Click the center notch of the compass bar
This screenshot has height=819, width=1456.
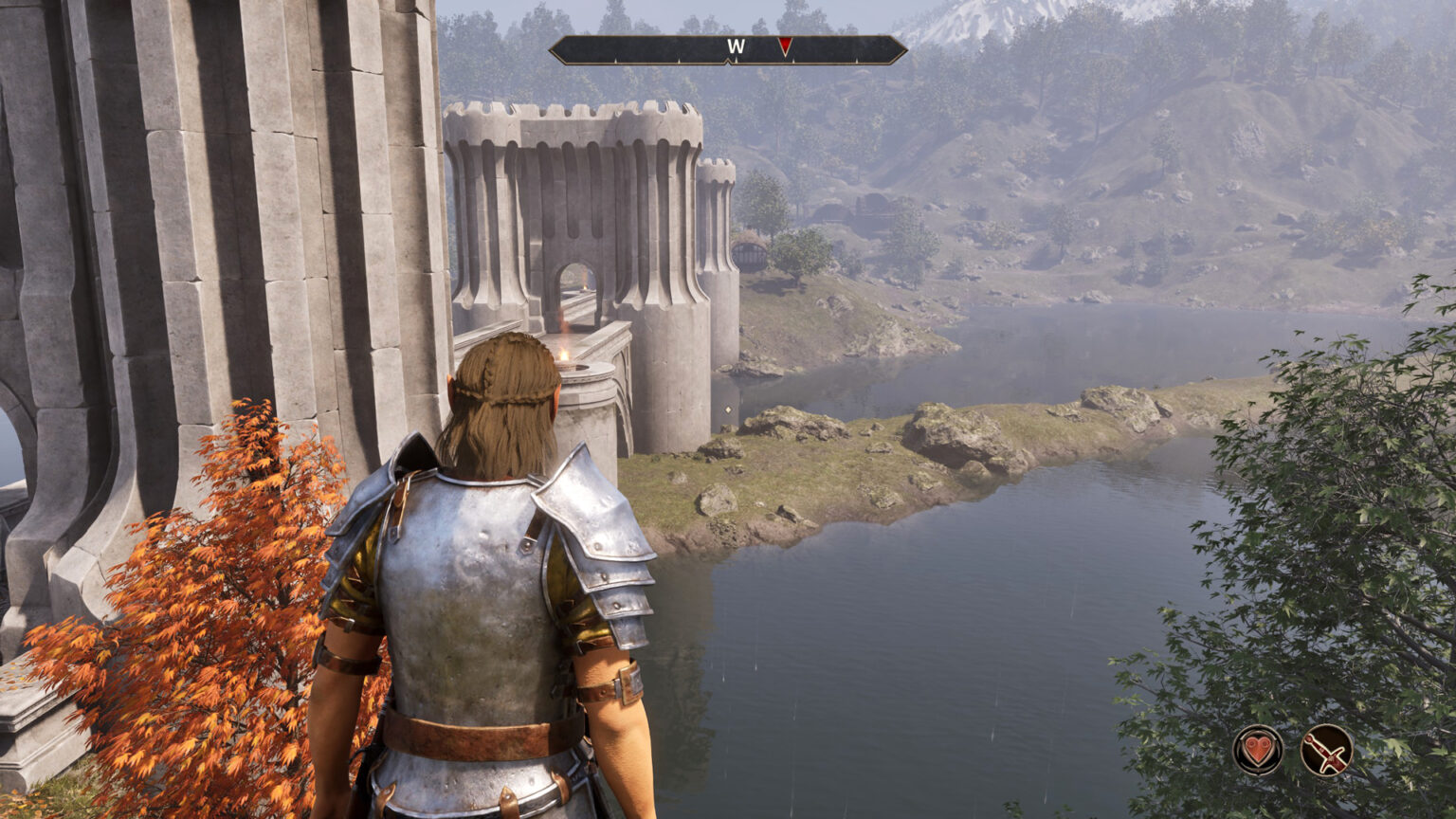pos(730,62)
